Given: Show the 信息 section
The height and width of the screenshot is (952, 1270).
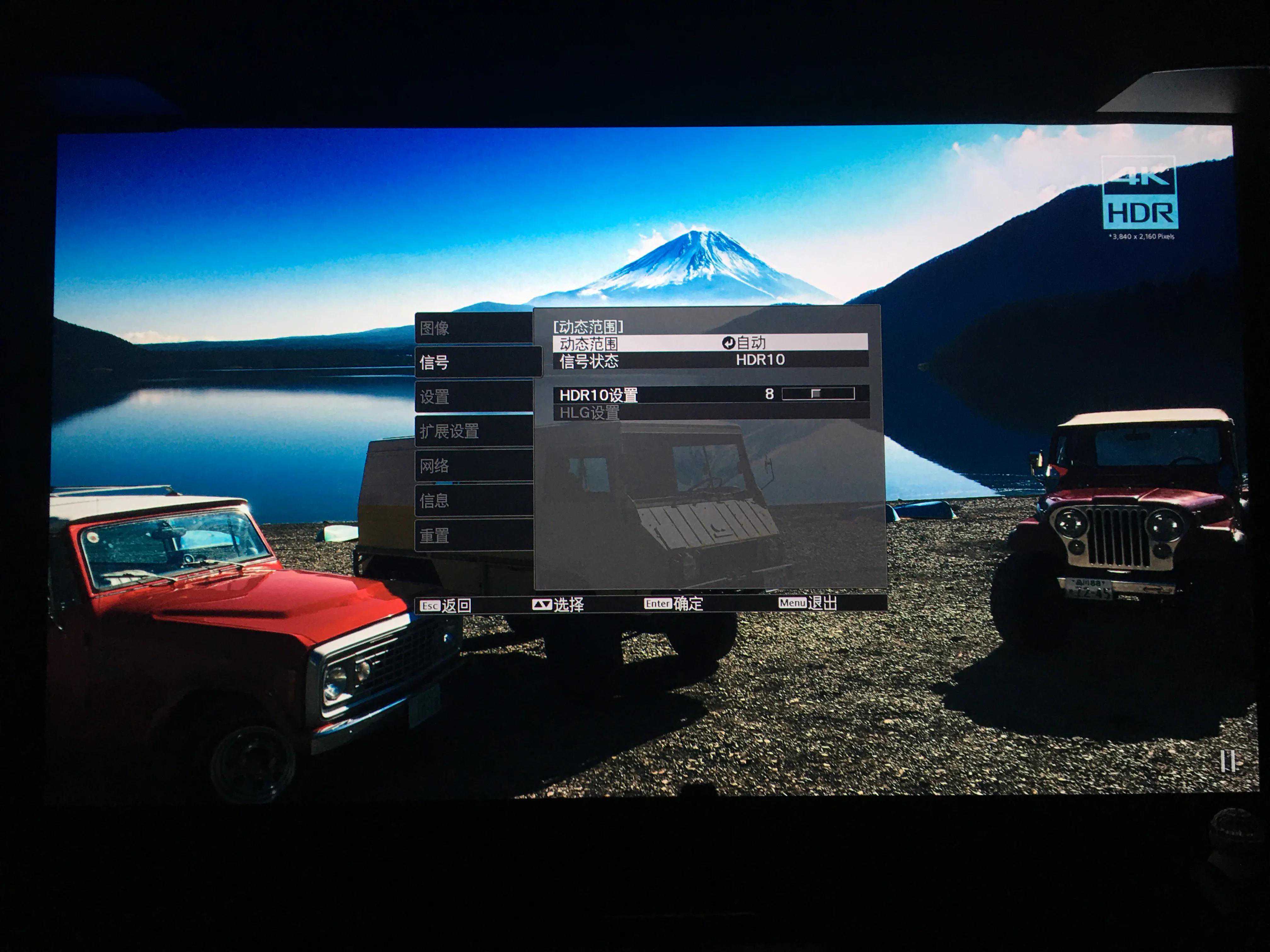Looking at the screenshot, I should point(473,500).
